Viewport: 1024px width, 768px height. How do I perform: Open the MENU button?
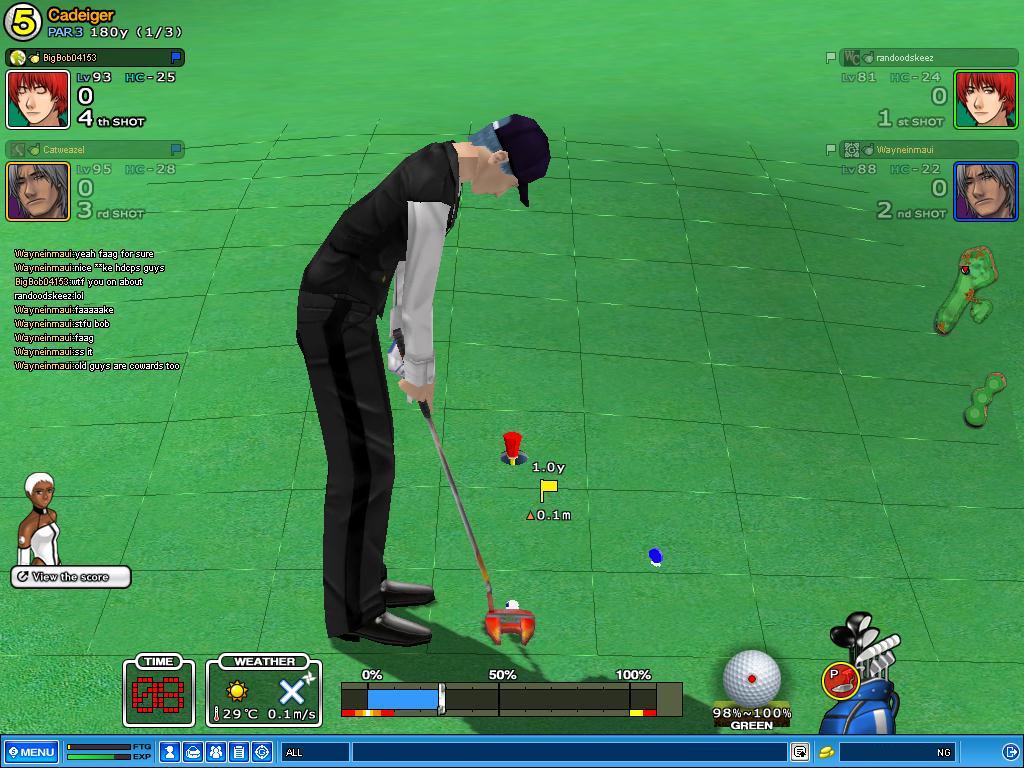click(x=31, y=752)
